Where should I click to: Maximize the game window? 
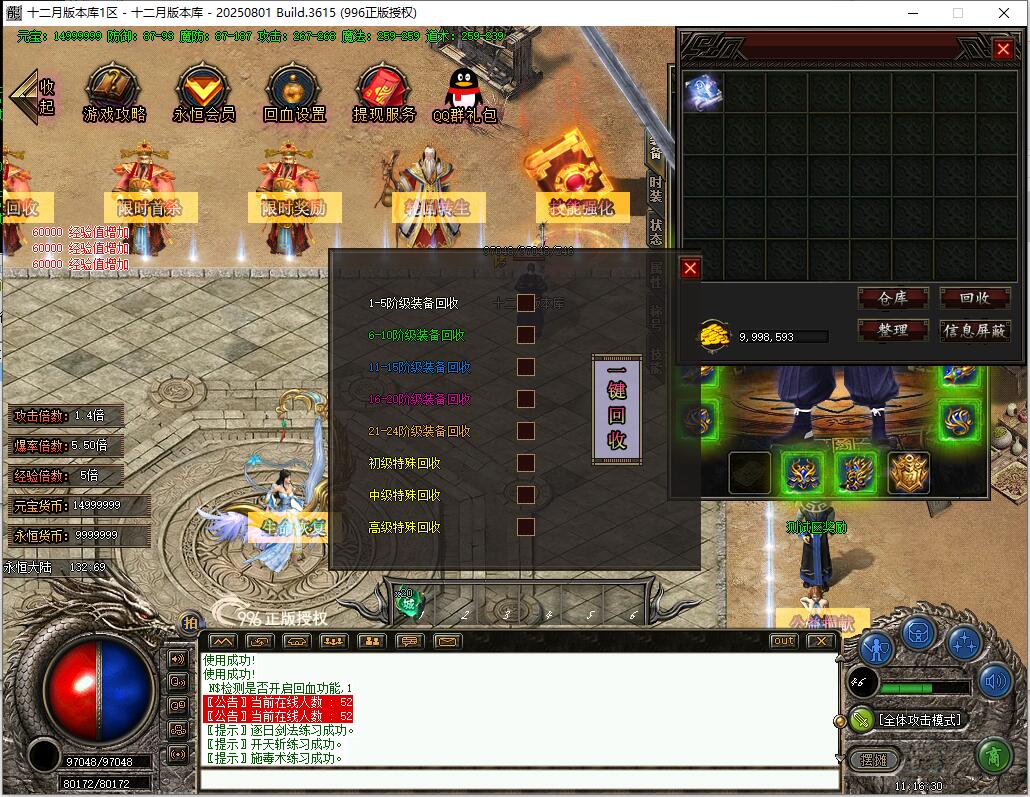pos(958,13)
